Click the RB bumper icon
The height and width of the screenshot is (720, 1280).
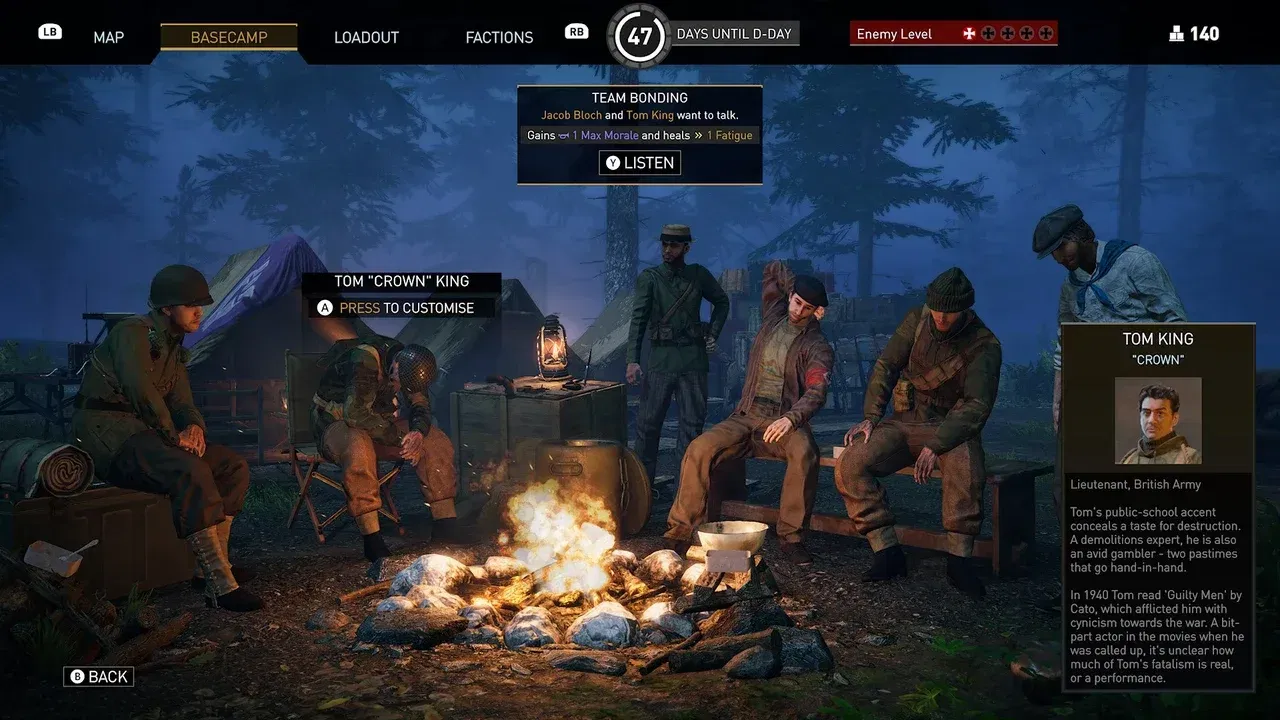(x=576, y=31)
